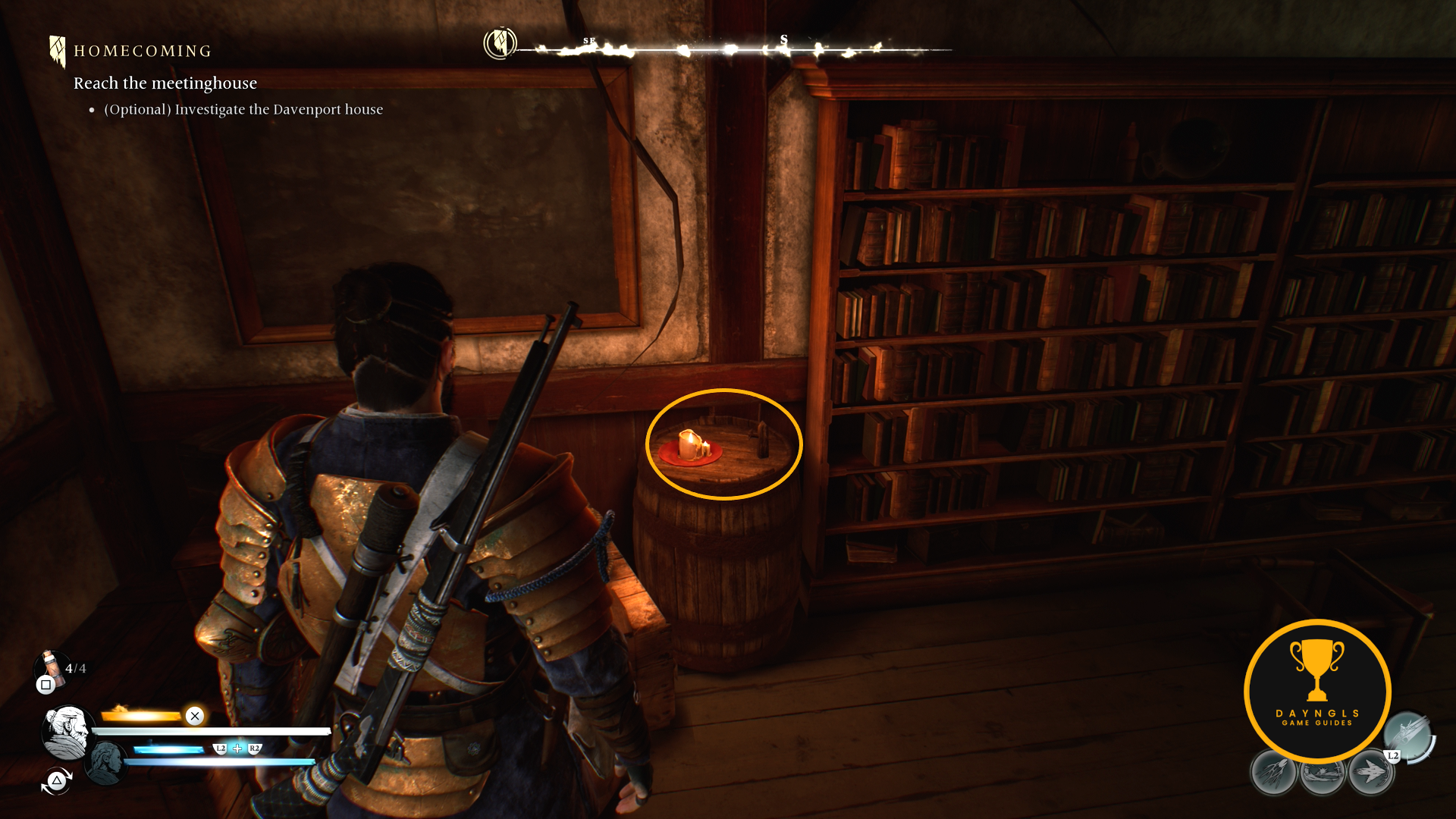Image resolution: width=1456 pixels, height=819 pixels.
Task: Select the dimmed ghost companion portrait
Action: (105, 761)
